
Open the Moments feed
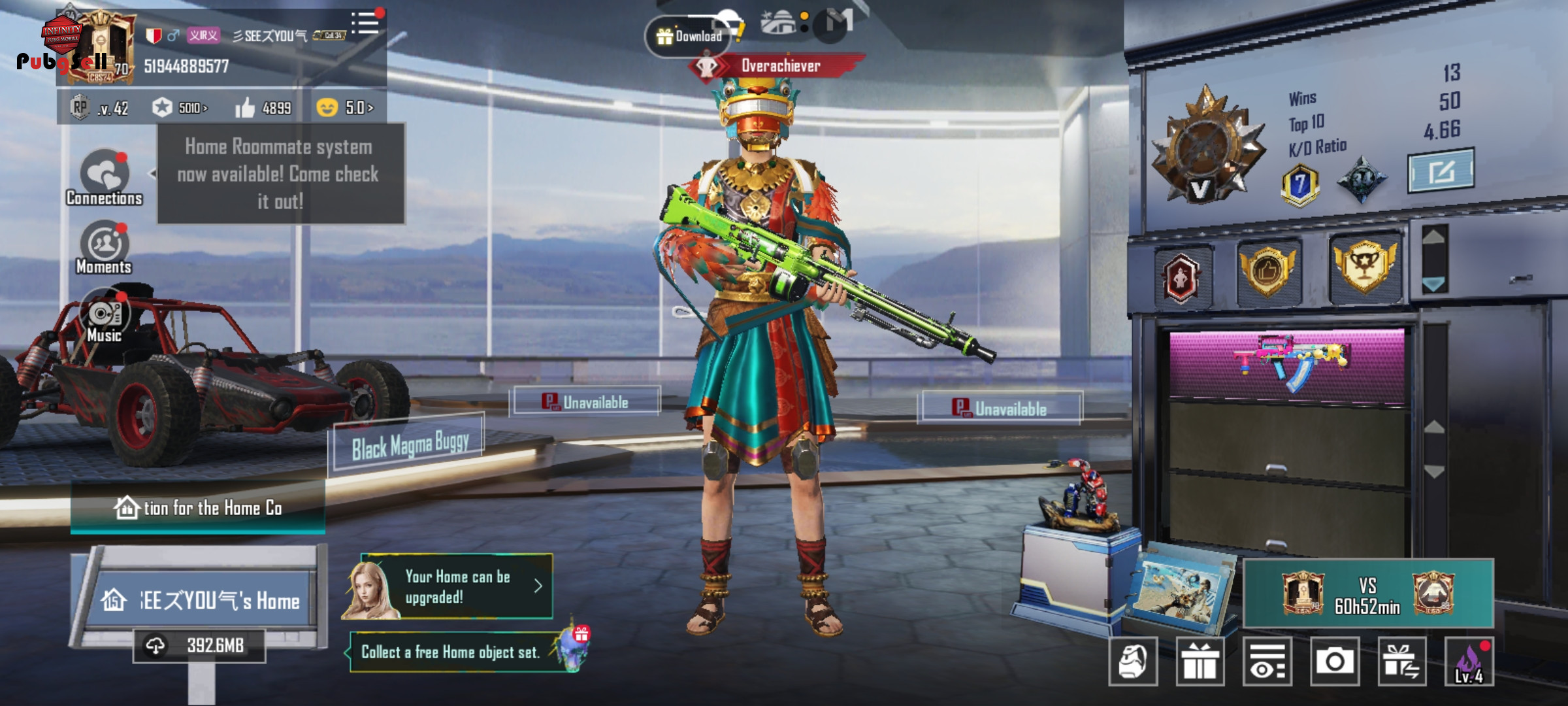[x=104, y=247]
